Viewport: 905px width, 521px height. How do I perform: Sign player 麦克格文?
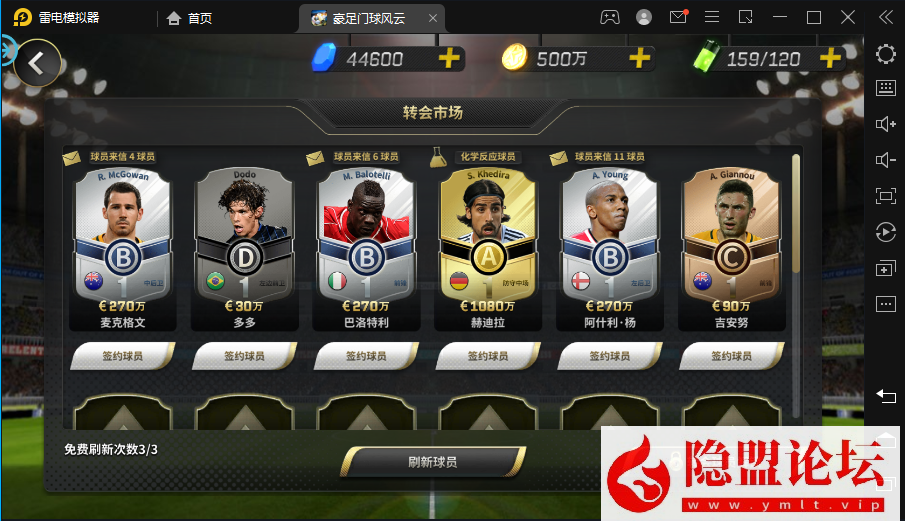[123, 356]
